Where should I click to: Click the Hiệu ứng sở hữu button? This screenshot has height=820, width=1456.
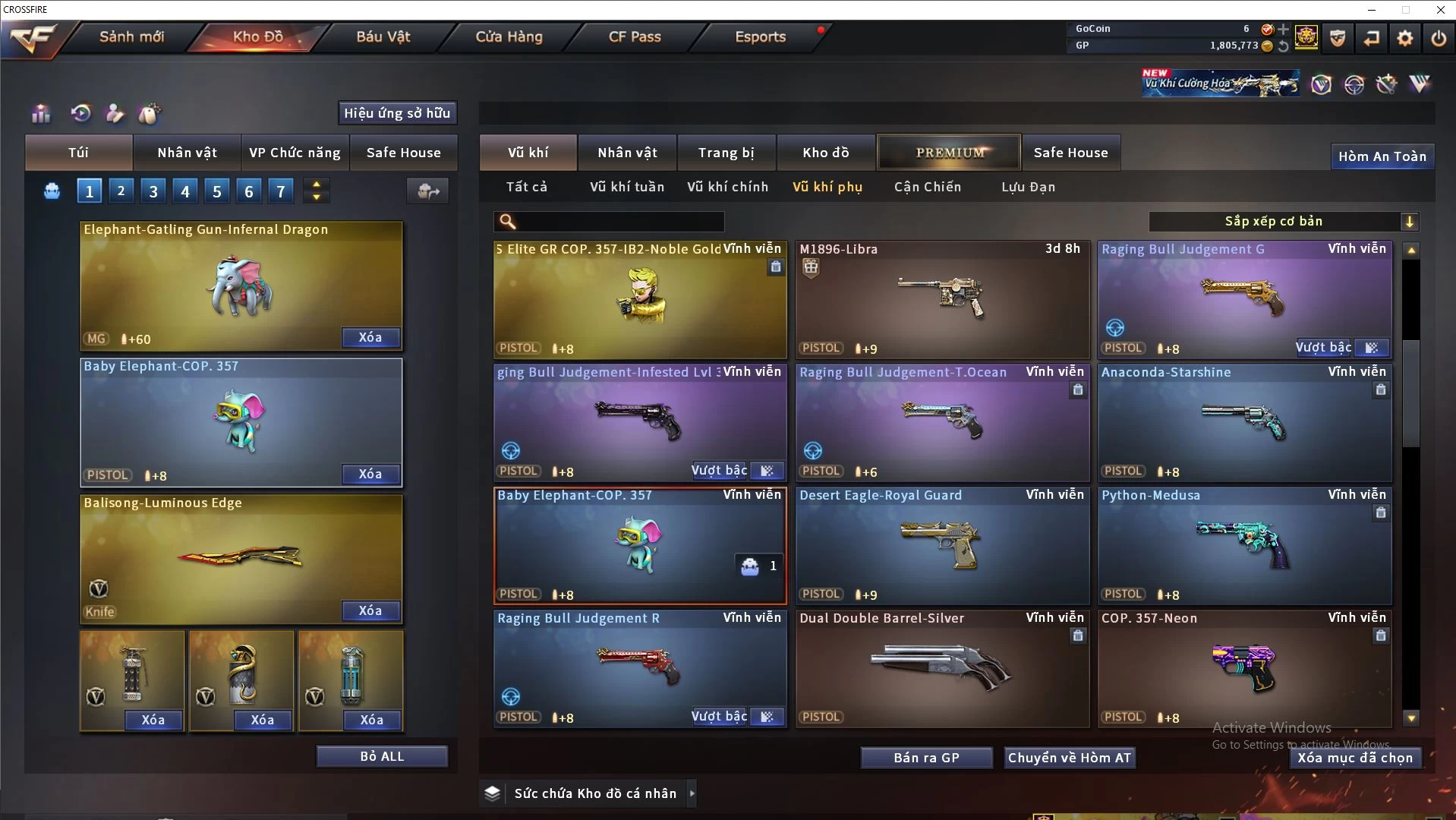(x=397, y=113)
